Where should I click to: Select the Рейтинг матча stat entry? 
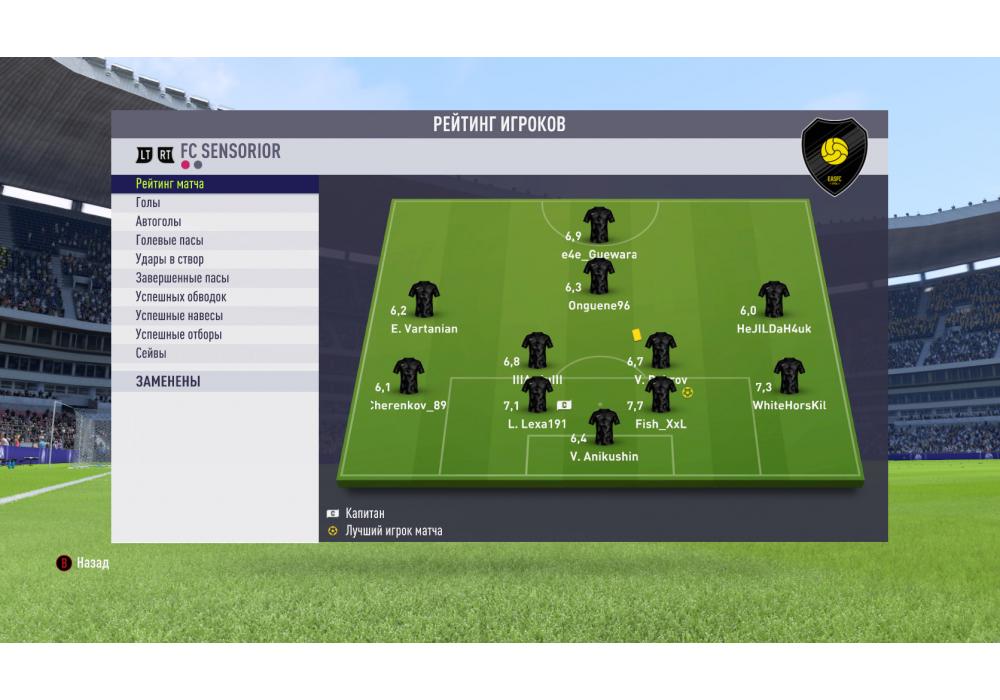coord(215,185)
